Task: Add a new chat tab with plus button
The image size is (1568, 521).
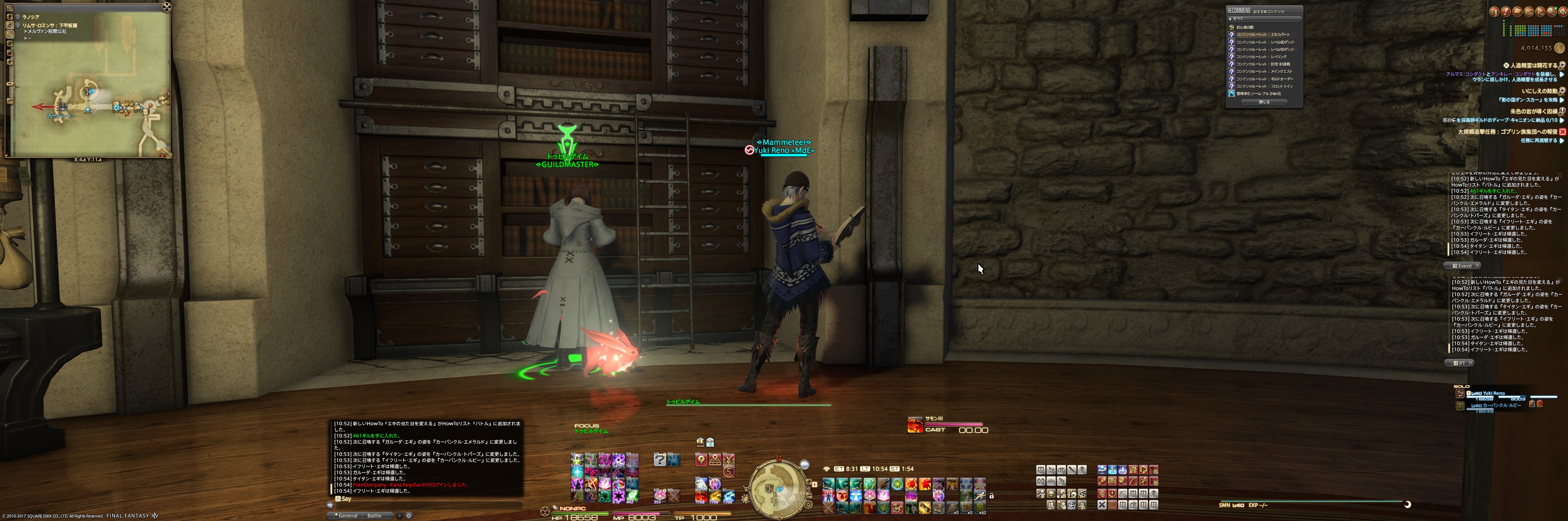Action: coord(399,516)
